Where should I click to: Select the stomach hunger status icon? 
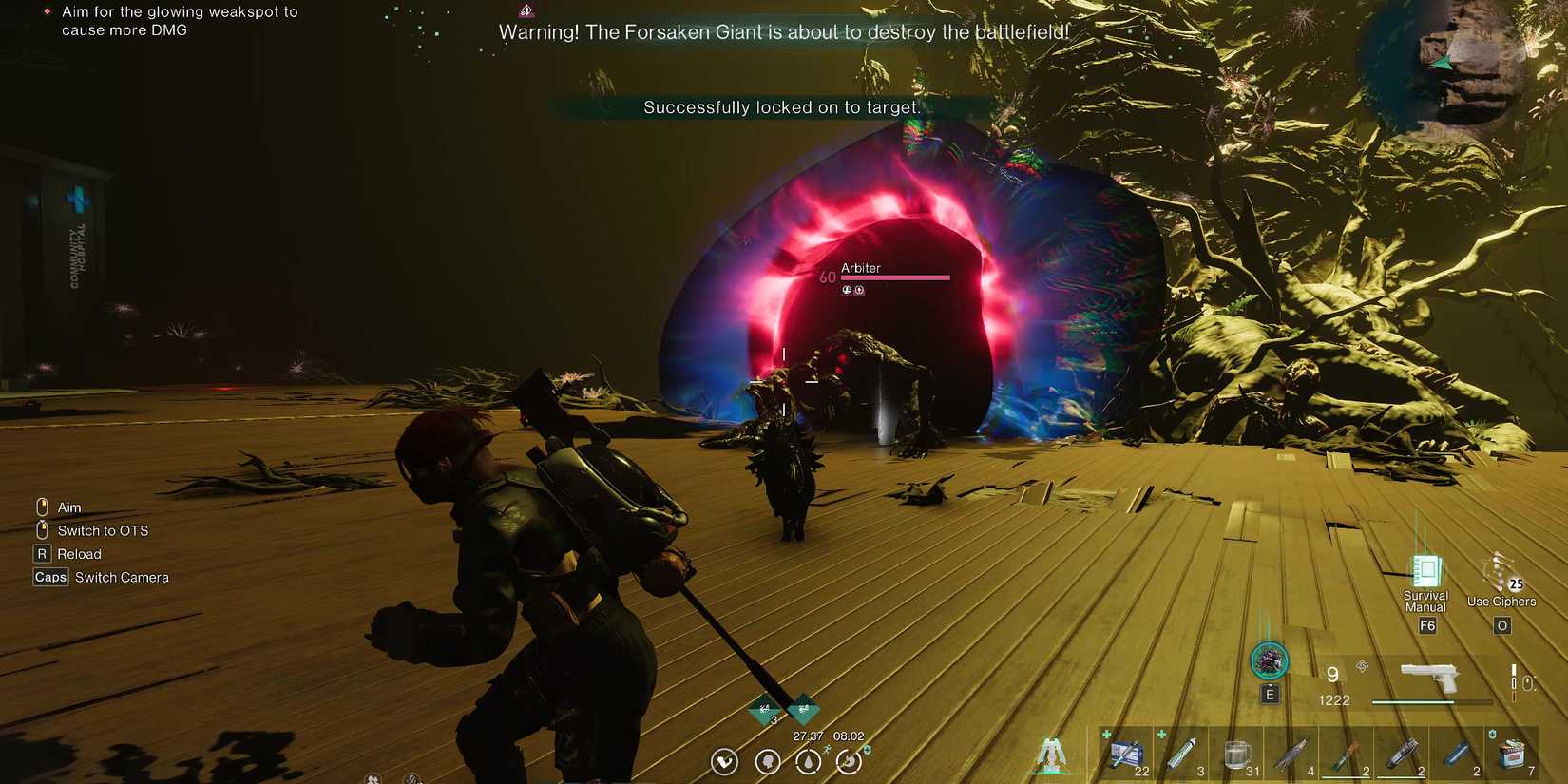[x=849, y=762]
